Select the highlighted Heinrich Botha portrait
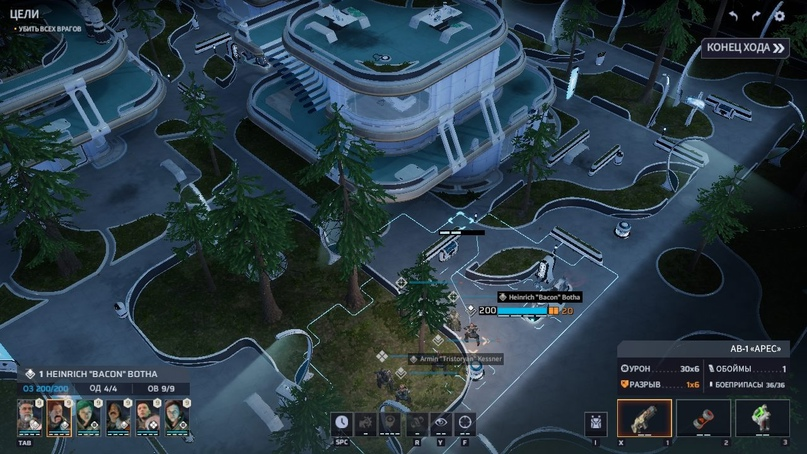807x454 pixels. pos(59,415)
